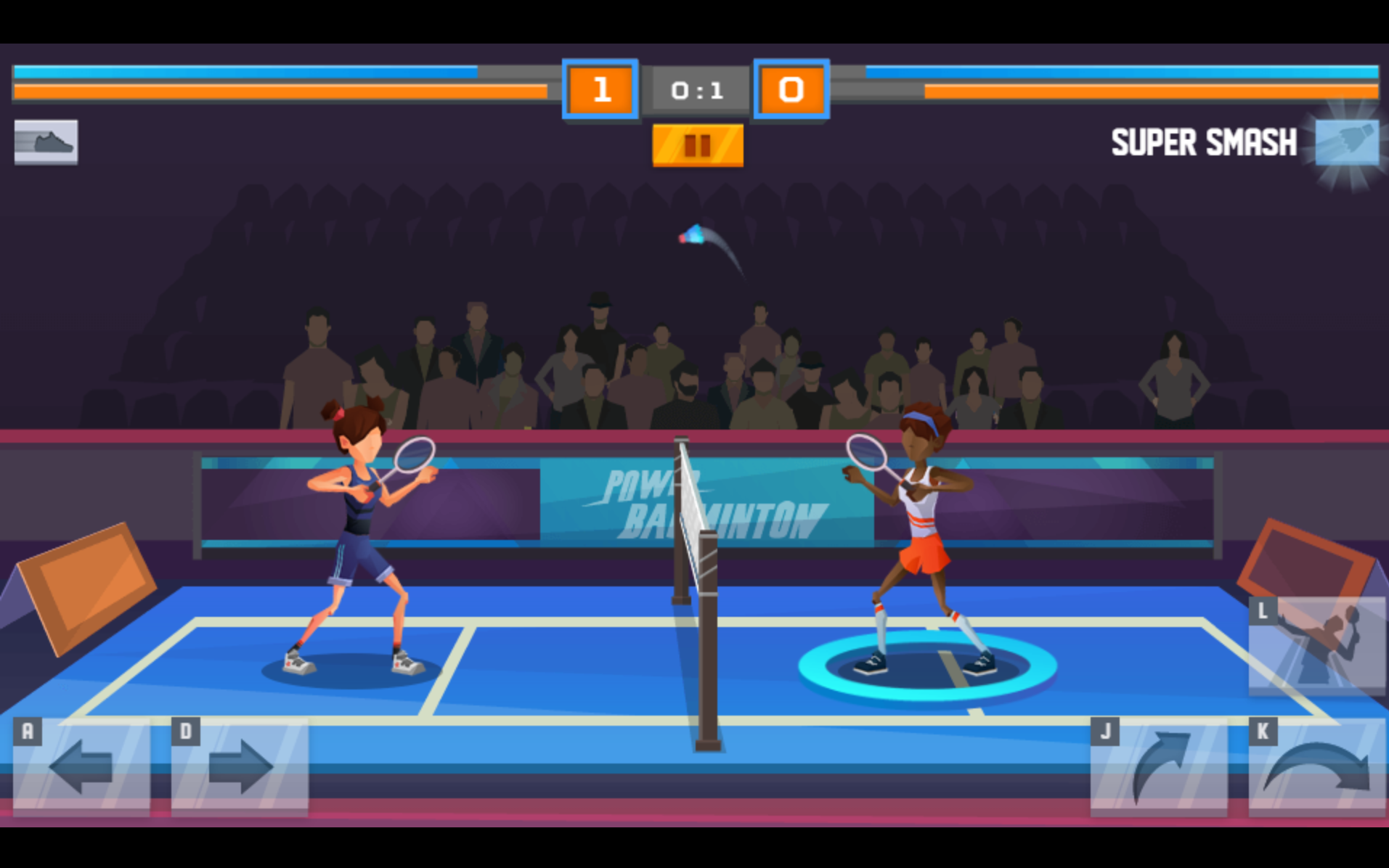The image size is (1389, 868).
Task: Hit a drop shot with the curved-down arrow button
Action: point(1316,767)
